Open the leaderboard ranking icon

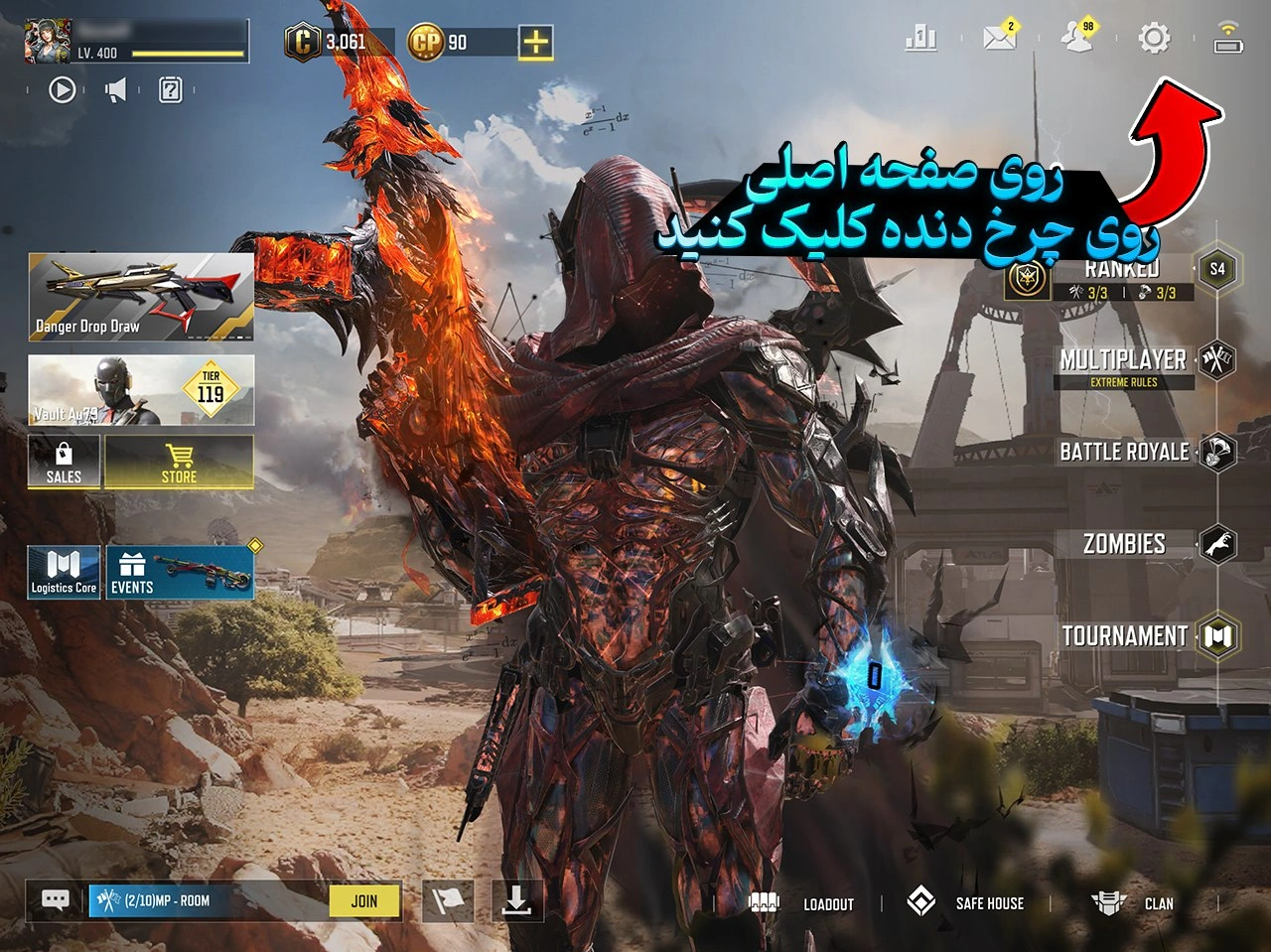pyautogui.click(x=918, y=39)
